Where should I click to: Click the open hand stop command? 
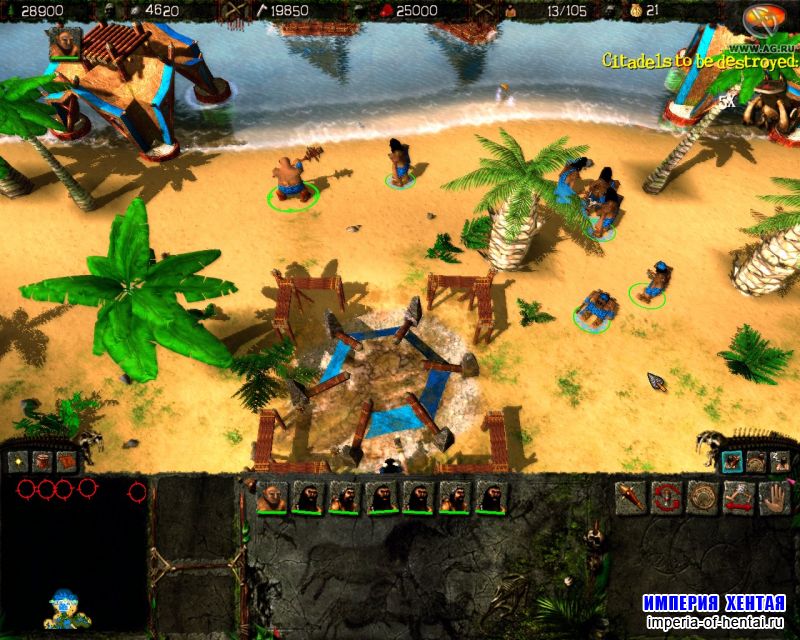(x=774, y=497)
